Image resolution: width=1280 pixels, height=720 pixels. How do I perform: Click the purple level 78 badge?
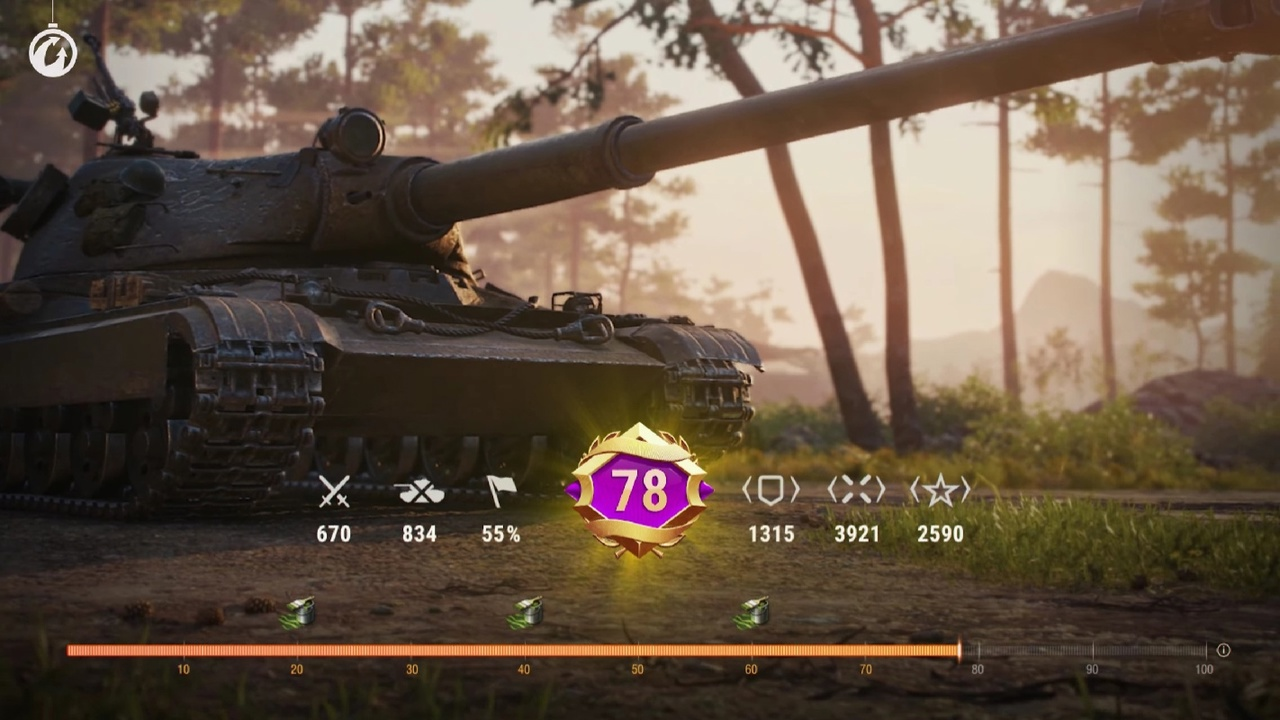(639, 490)
